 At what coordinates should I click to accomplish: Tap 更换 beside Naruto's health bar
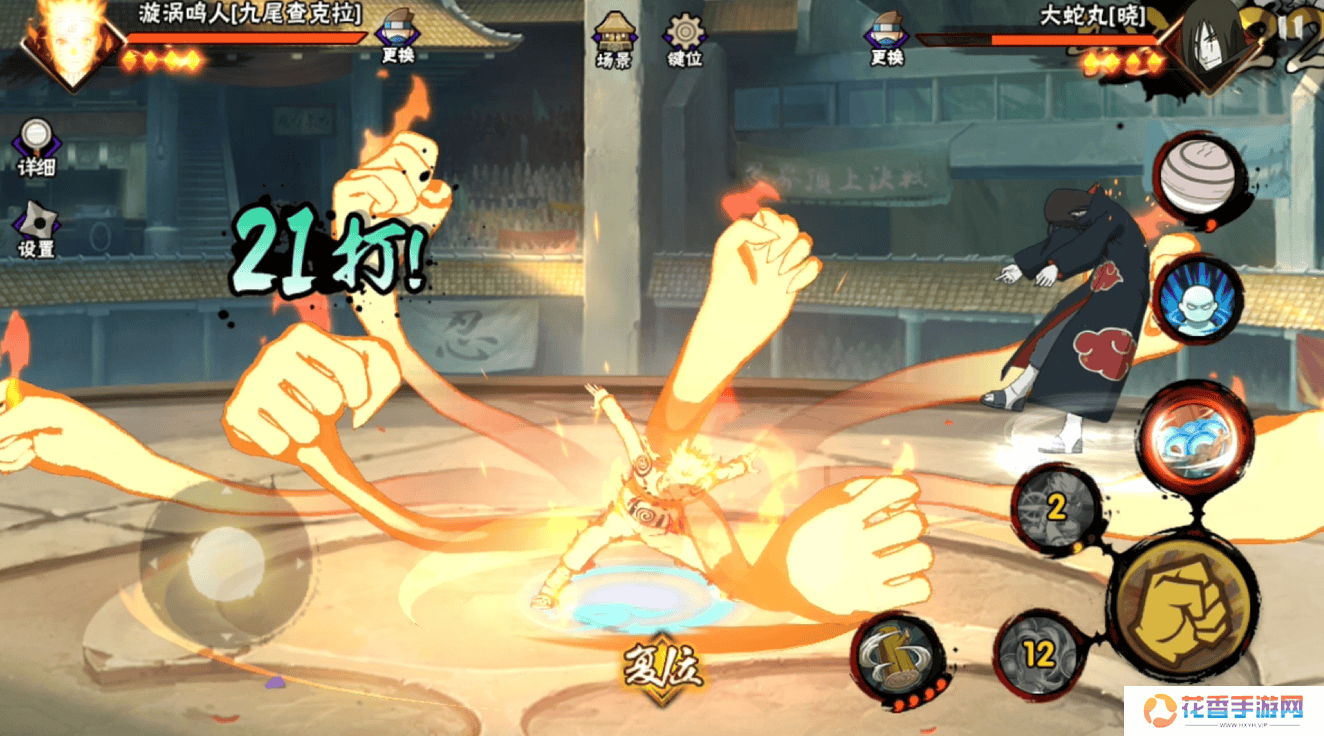pos(397,40)
